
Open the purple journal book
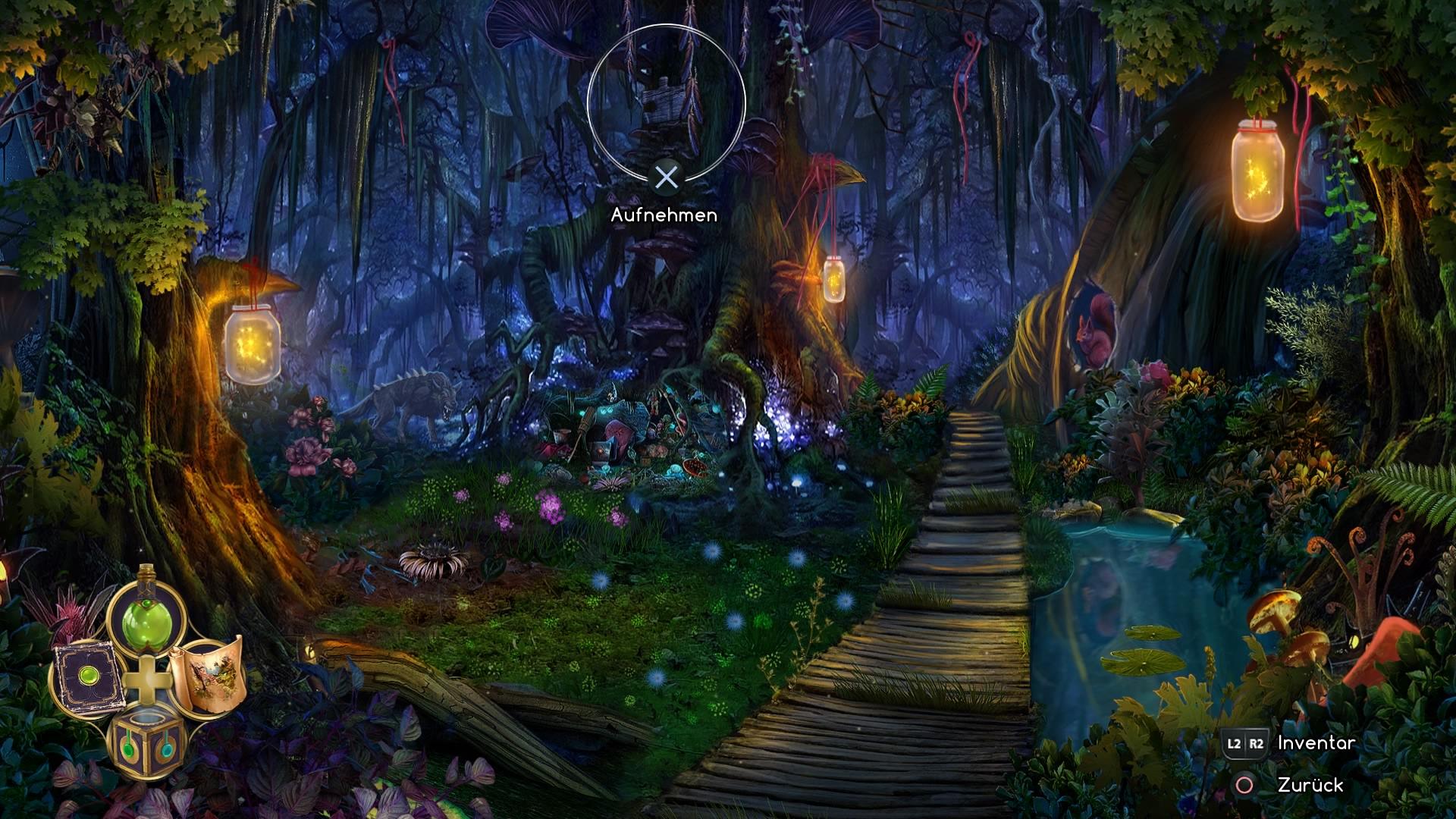(86, 676)
